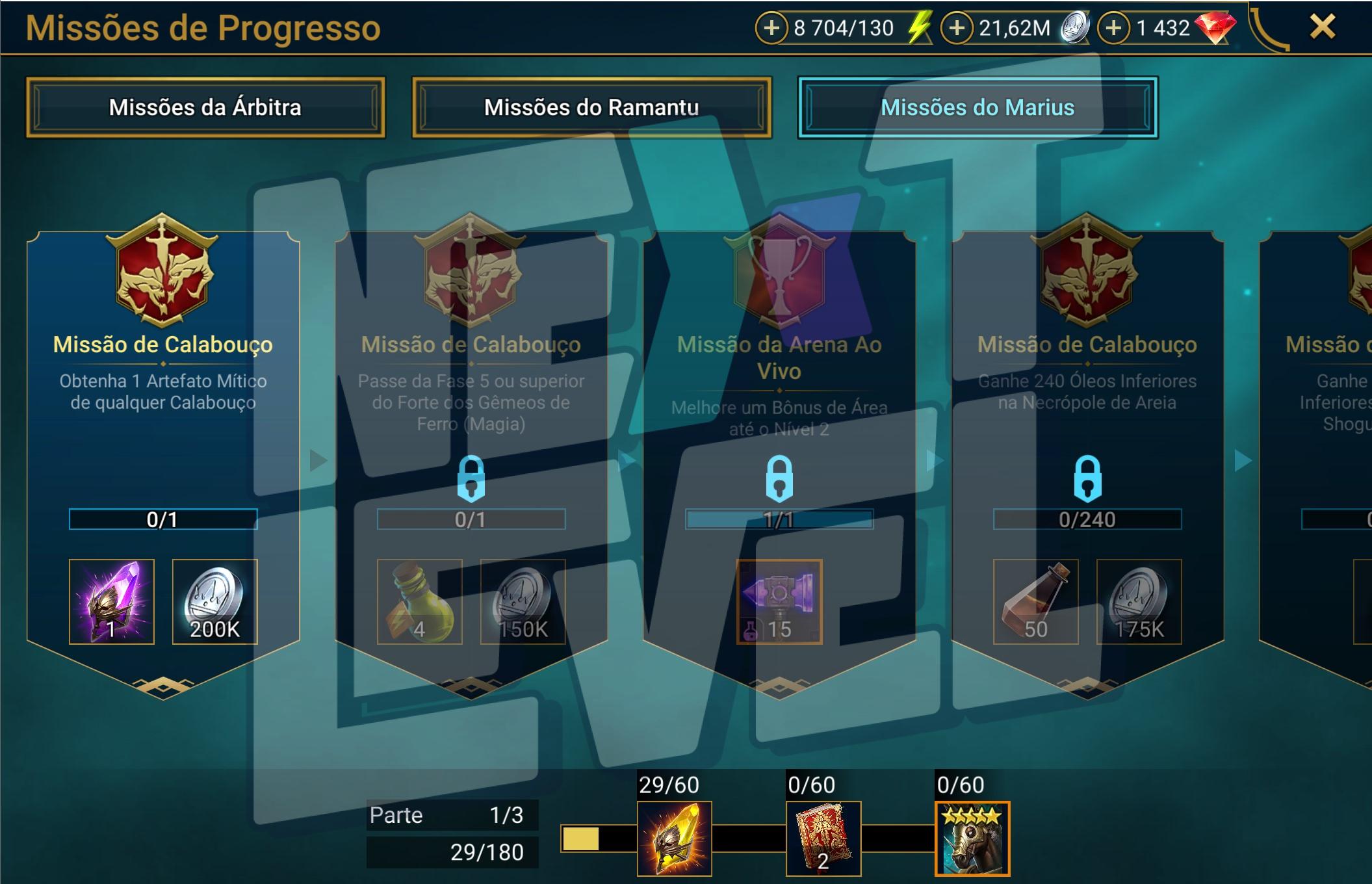The width and height of the screenshot is (1372, 884).
Task: Click the energy potion reward icon
Action: pos(419,602)
